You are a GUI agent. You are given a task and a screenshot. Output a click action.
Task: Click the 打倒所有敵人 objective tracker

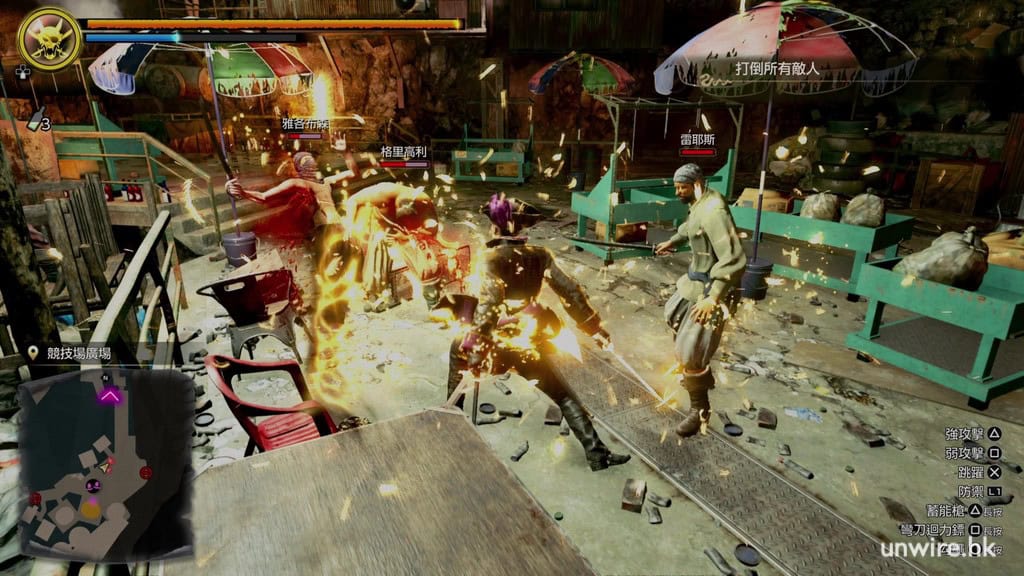(777, 69)
